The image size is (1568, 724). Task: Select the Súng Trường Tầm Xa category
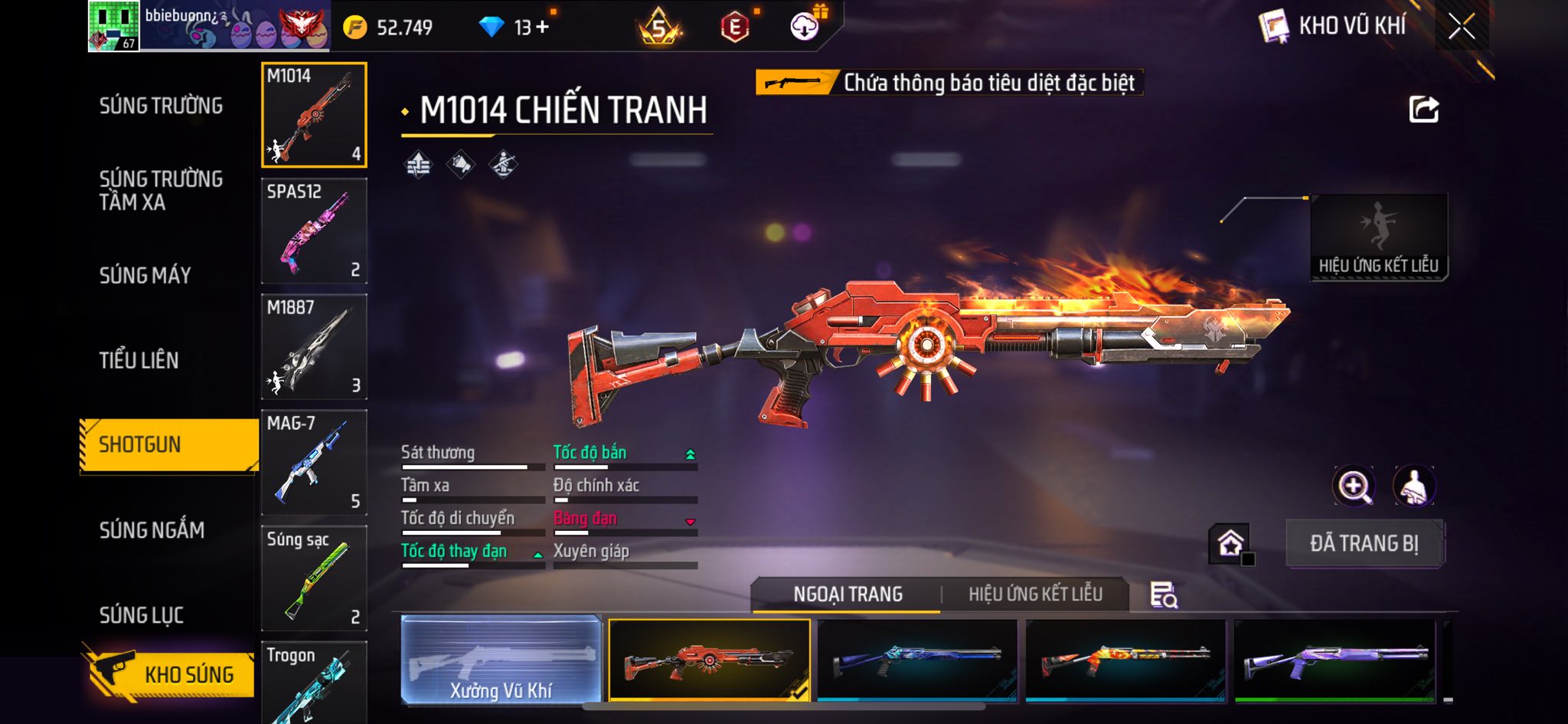click(161, 190)
